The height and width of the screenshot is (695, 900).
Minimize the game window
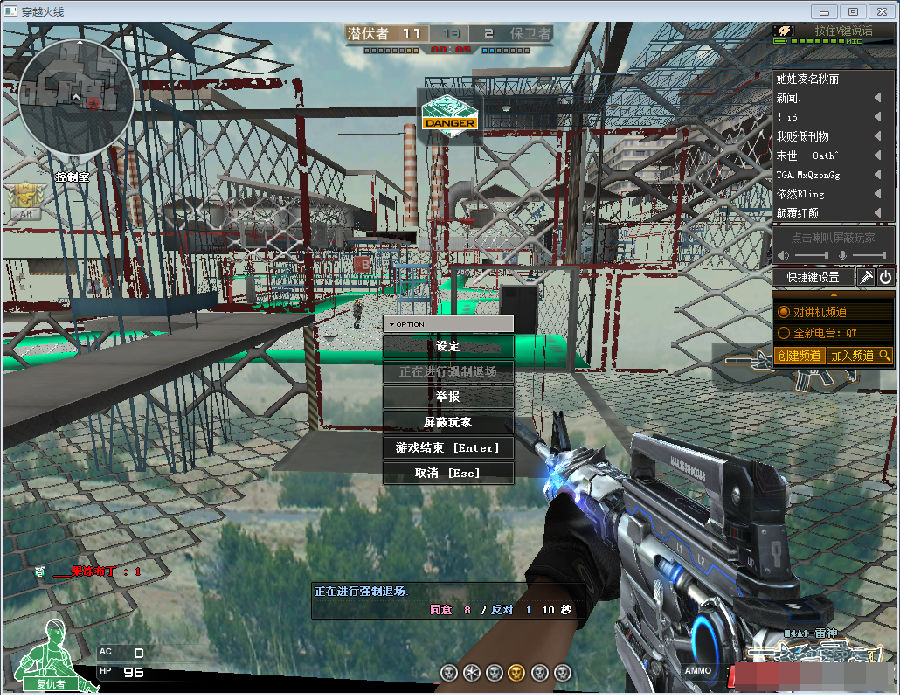click(824, 11)
